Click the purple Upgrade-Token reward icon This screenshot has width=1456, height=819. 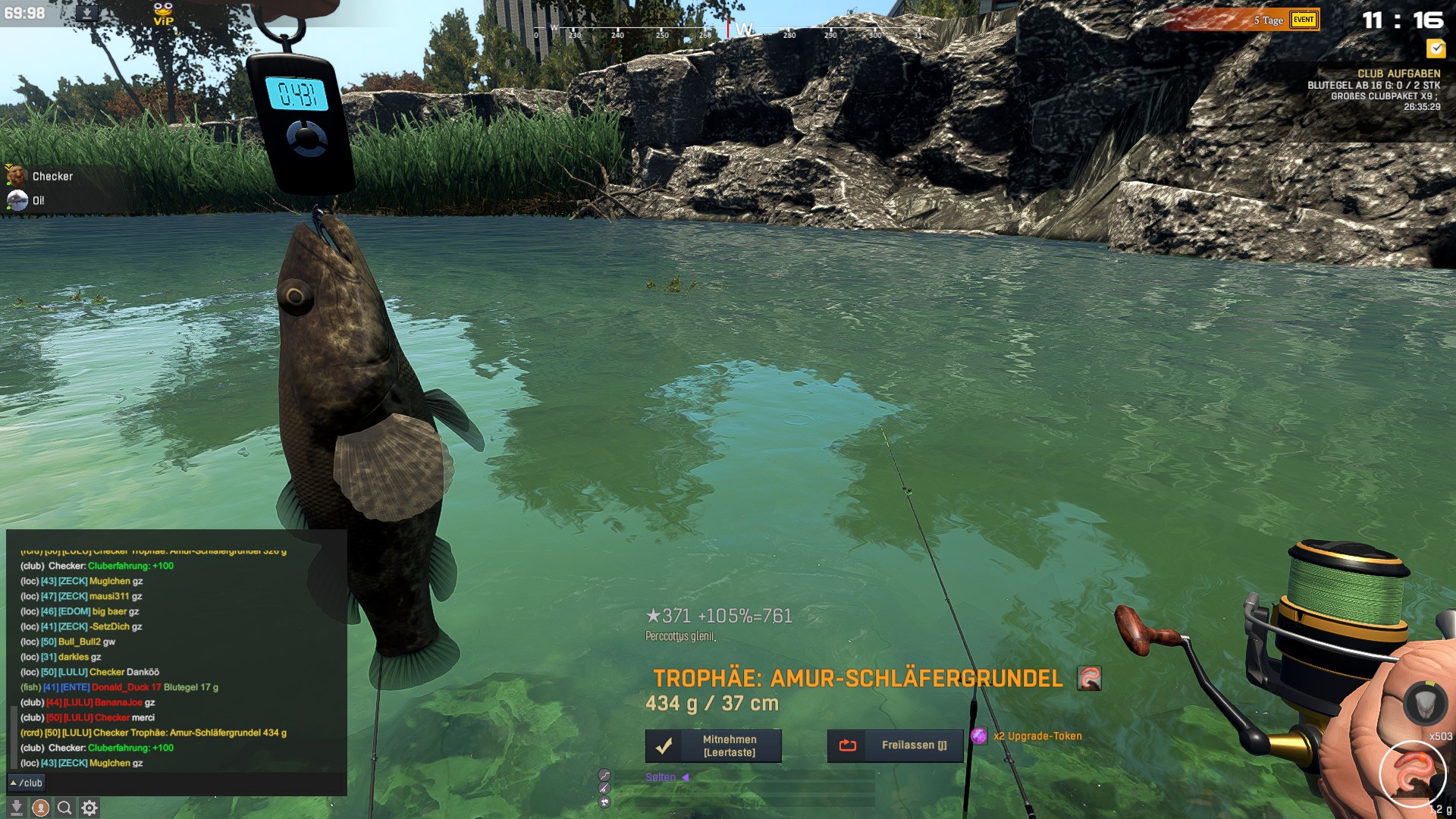pyautogui.click(x=979, y=736)
